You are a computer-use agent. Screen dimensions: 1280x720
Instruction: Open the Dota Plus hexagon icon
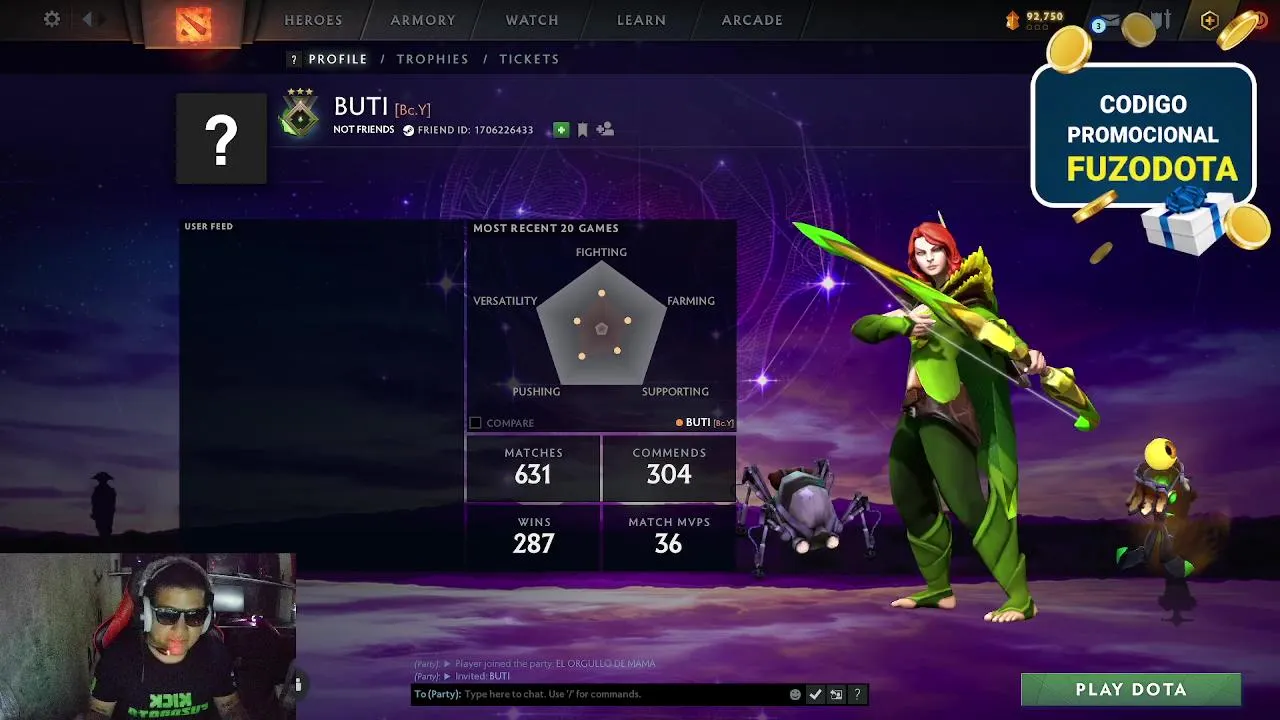(x=1209, y=20)
